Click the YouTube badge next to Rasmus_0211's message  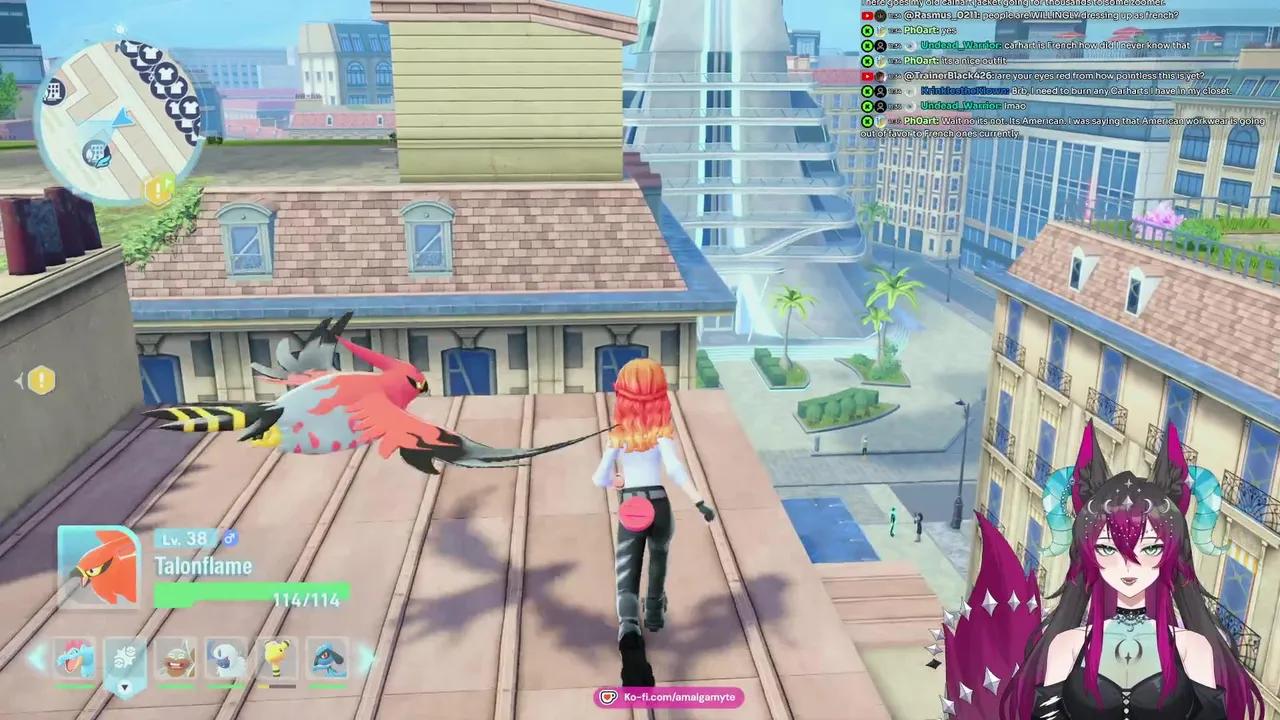point(867,15)
